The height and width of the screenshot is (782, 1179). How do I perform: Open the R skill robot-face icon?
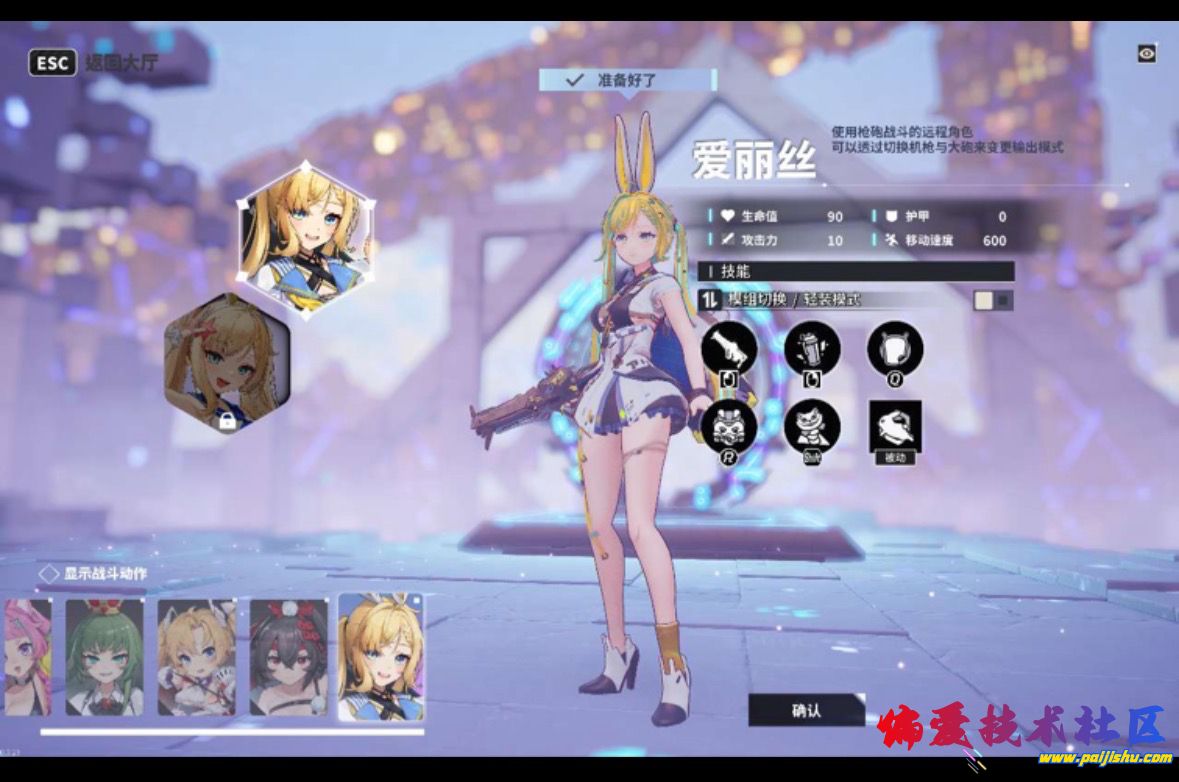(729, 427)
